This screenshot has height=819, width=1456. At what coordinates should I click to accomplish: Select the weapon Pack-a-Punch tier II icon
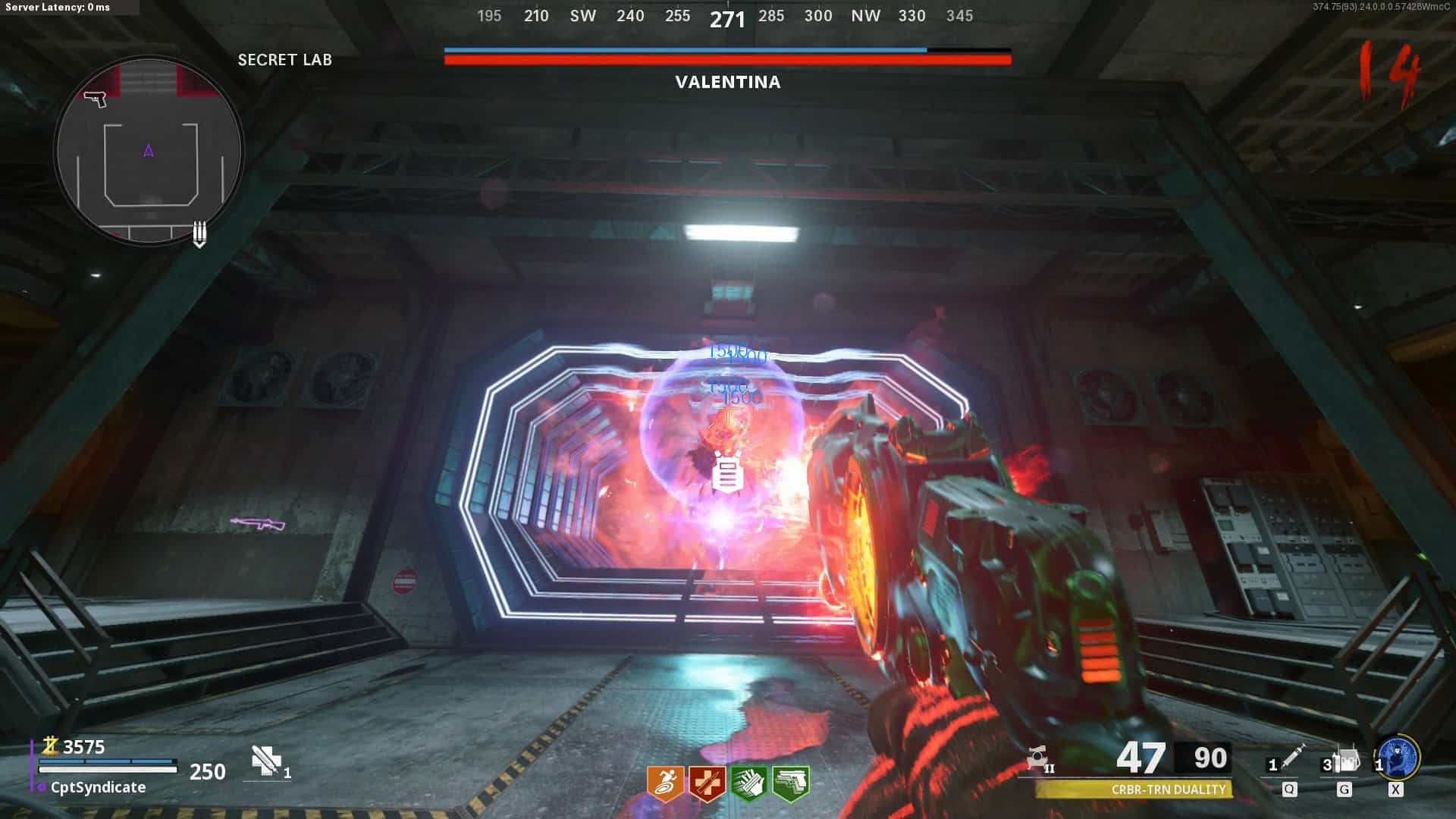pos(1039,758)
